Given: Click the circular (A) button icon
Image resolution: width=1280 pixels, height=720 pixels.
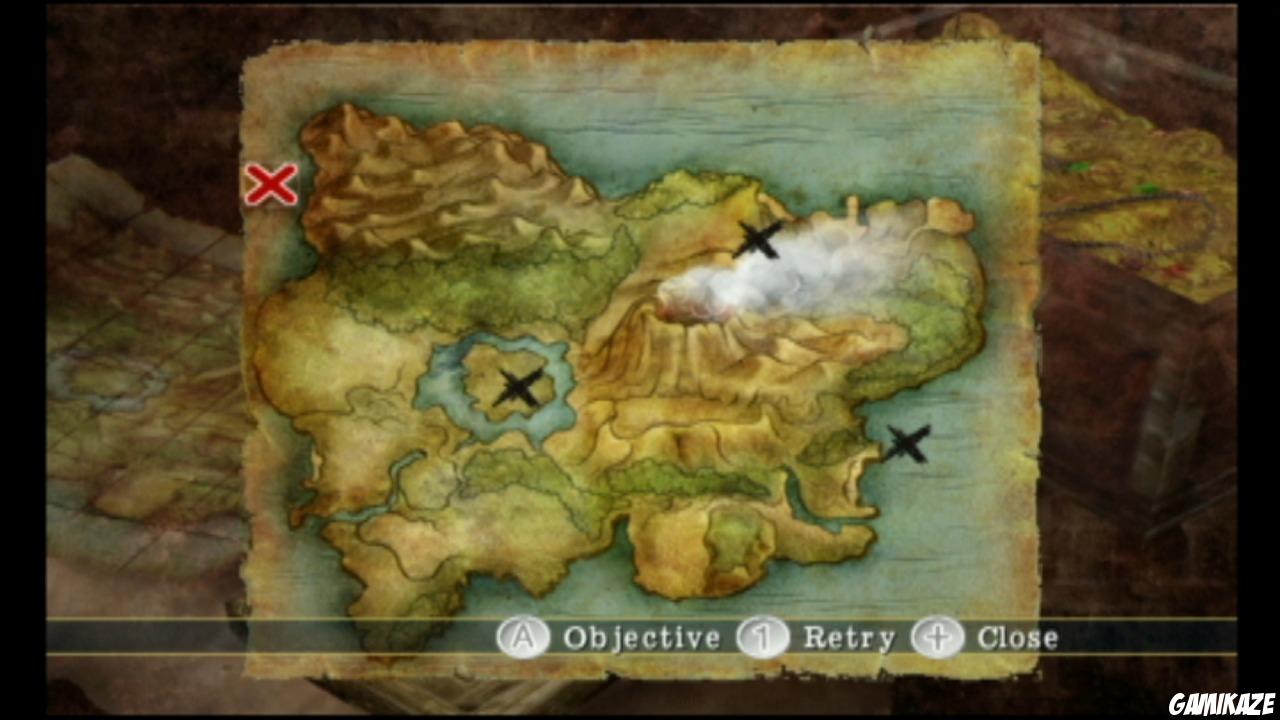Looking at the screenshot, I should 524,637.
